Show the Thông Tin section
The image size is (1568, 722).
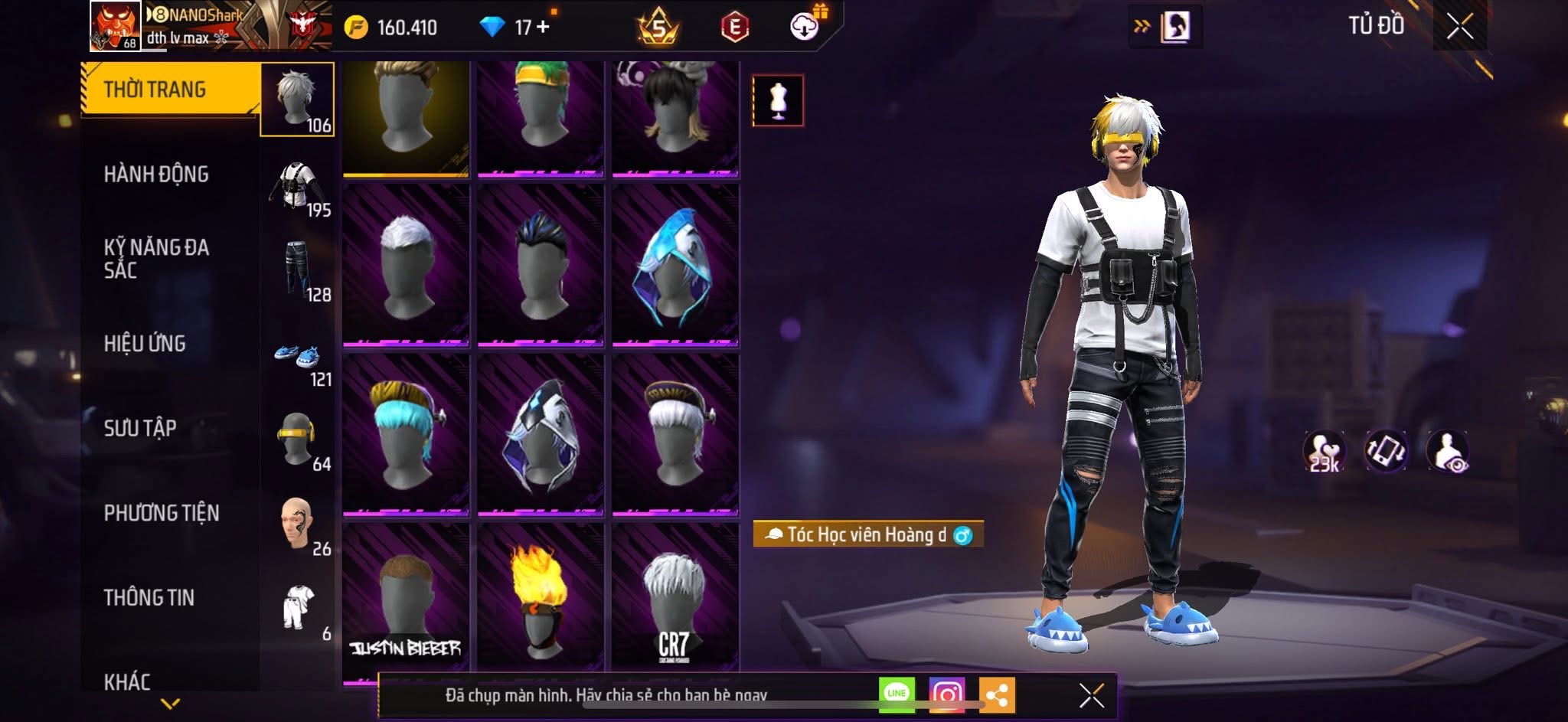point(149,598)
